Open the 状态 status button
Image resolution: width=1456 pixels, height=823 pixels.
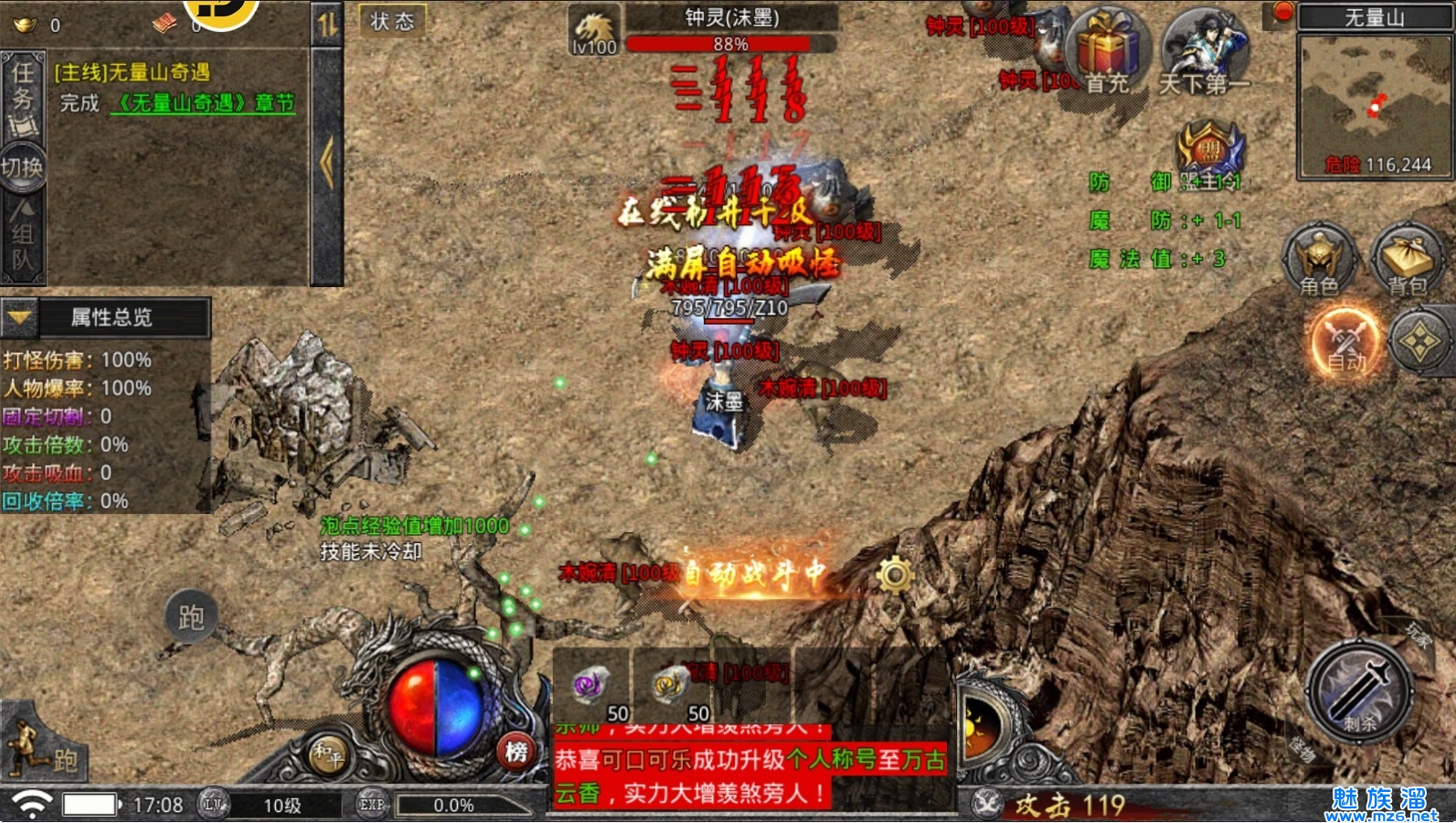pos(392,21)
